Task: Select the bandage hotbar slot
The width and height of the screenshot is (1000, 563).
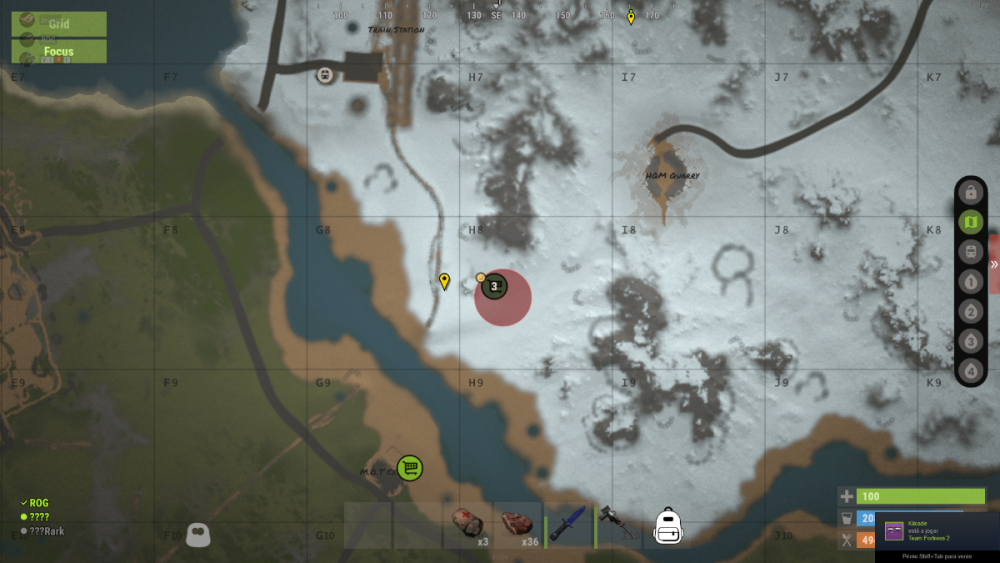Action: [468, 525]
